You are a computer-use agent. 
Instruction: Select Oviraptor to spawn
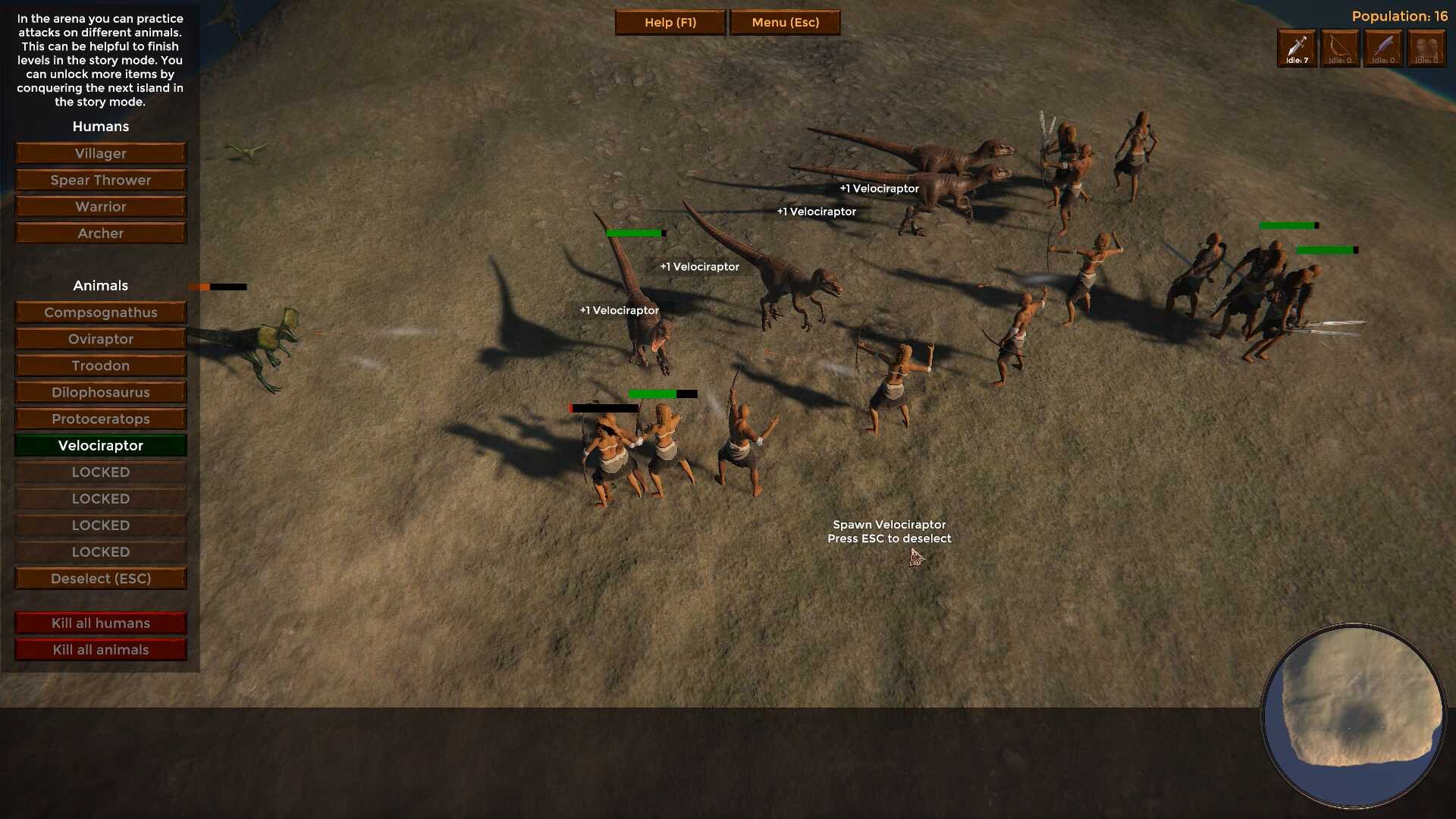point(101,339)
